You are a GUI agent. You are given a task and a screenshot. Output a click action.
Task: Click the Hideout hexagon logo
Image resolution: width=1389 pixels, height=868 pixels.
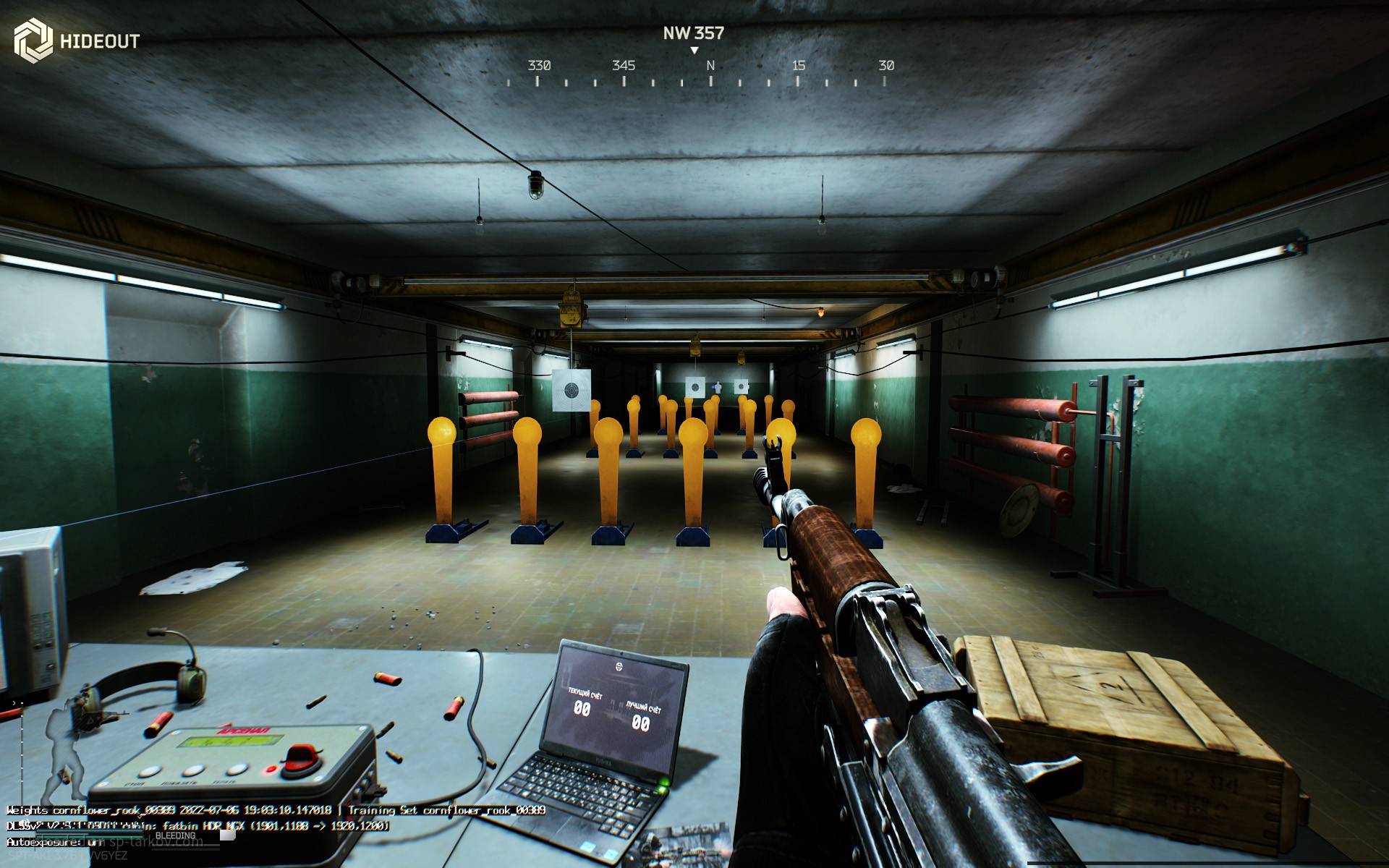click(33, 40)
